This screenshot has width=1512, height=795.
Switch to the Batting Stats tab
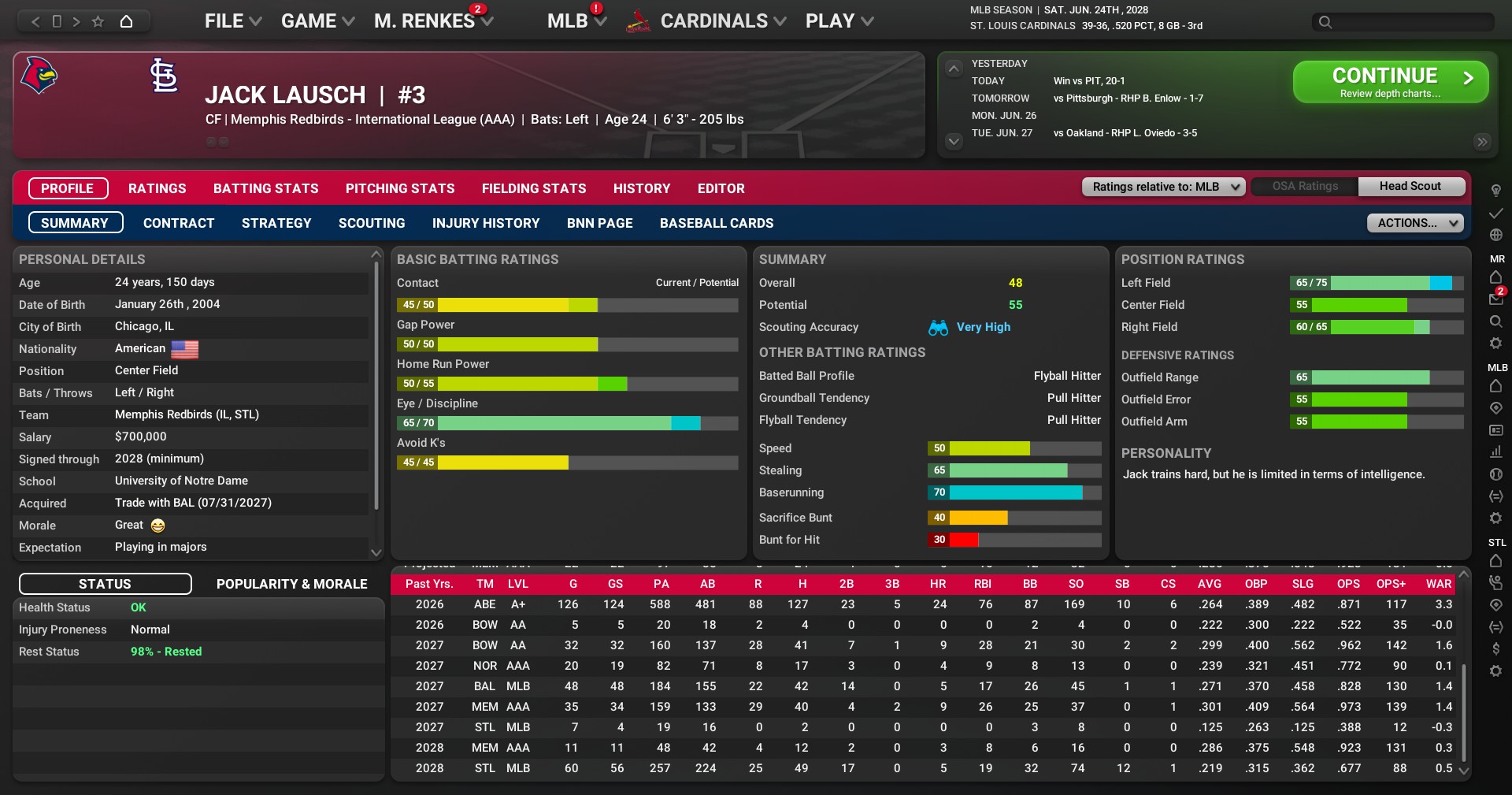click(266, 188)
